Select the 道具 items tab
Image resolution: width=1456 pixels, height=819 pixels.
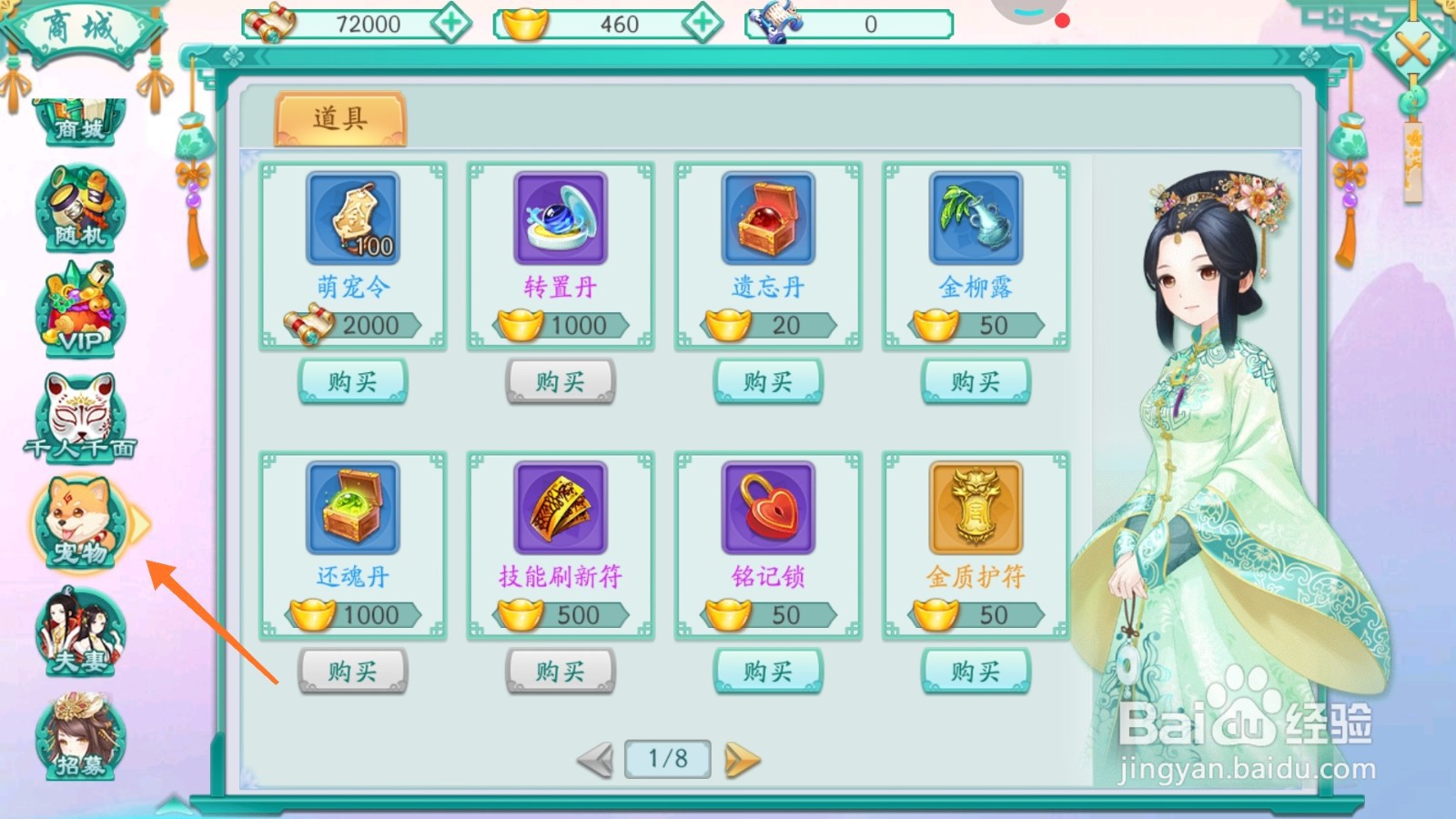[x=341, y=119]
